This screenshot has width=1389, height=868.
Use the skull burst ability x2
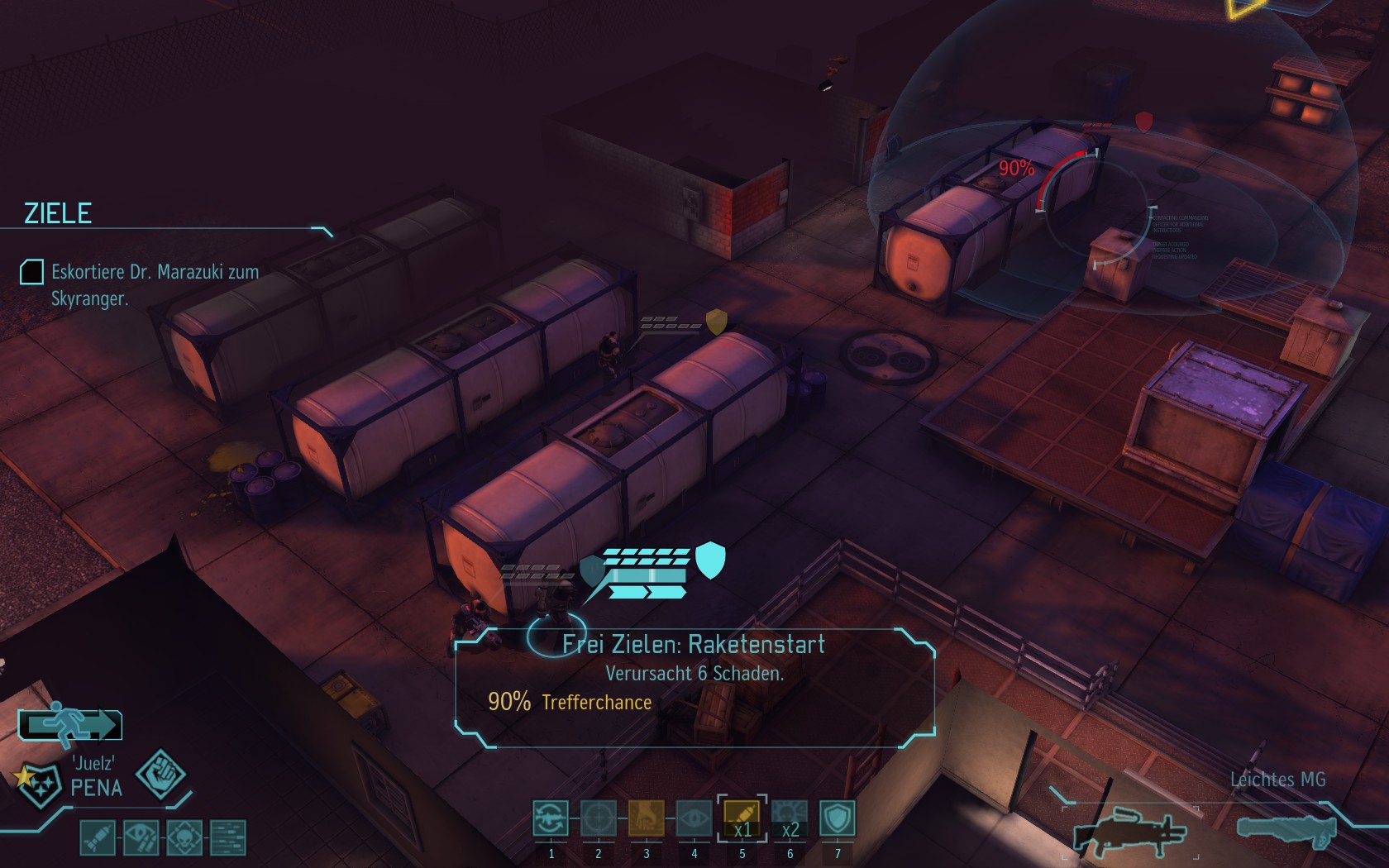[790, 818]
